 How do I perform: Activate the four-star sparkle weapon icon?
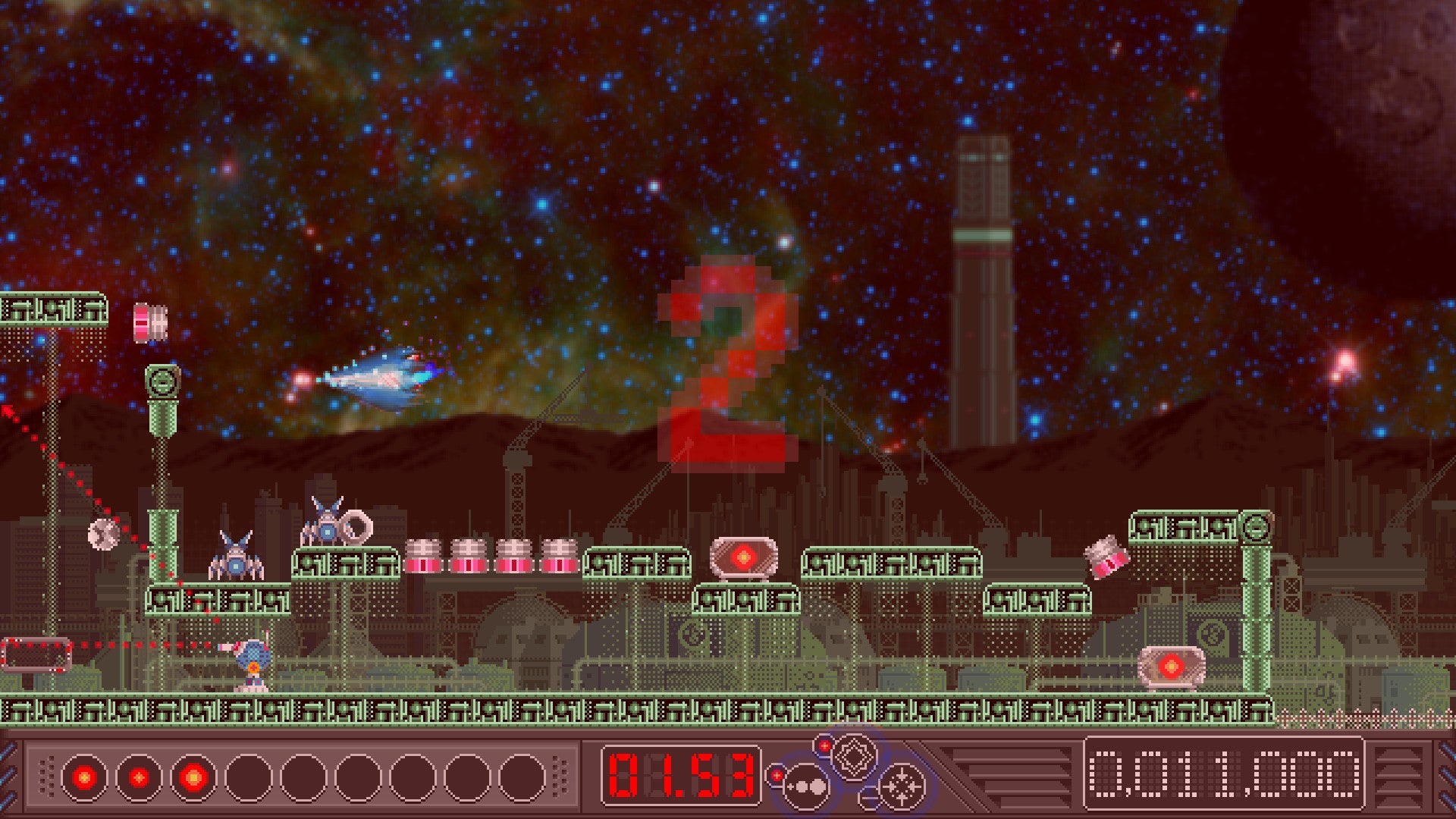(x=902, y=786)
